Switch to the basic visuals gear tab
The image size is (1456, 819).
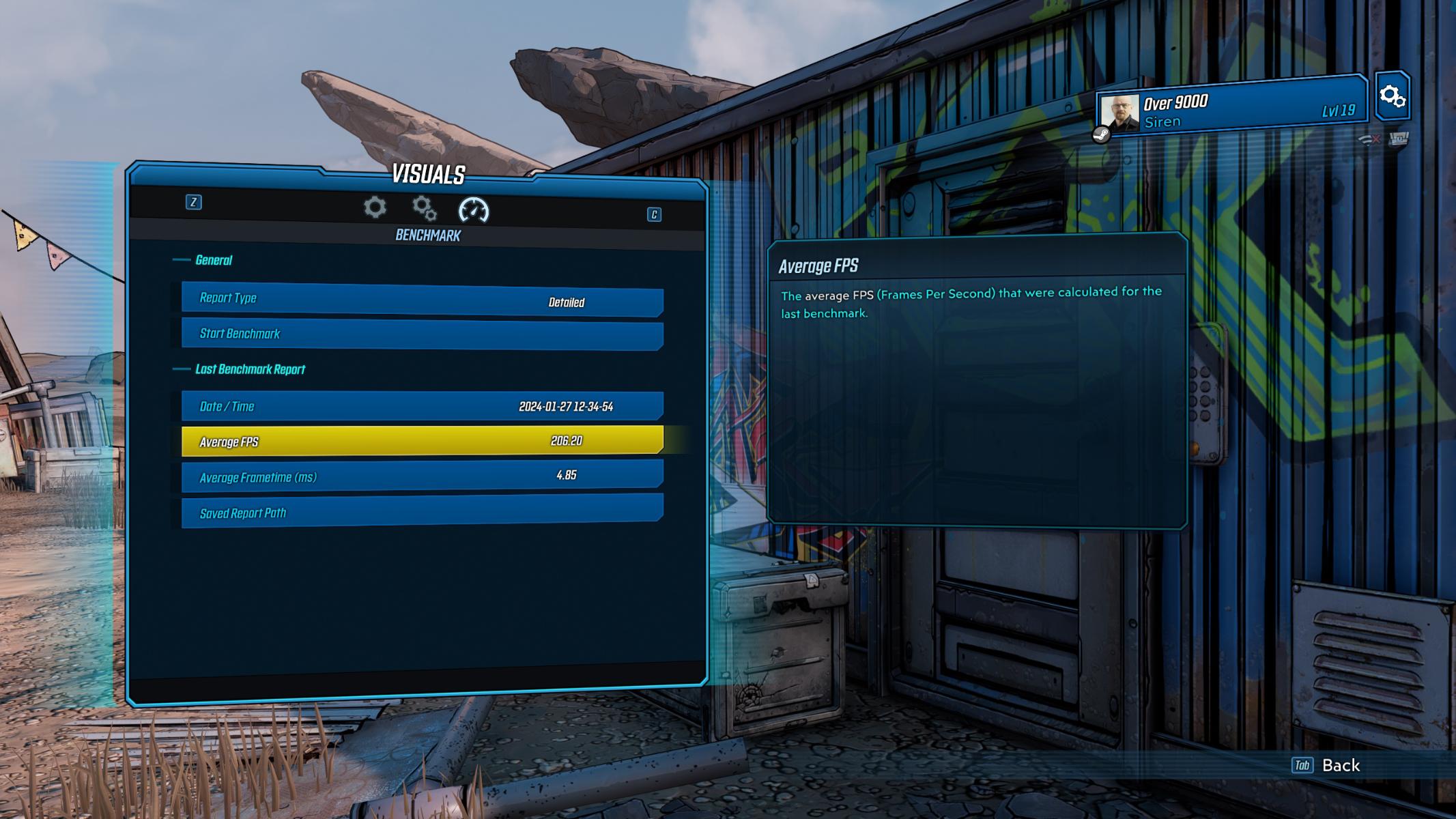[x=375, y=207]
